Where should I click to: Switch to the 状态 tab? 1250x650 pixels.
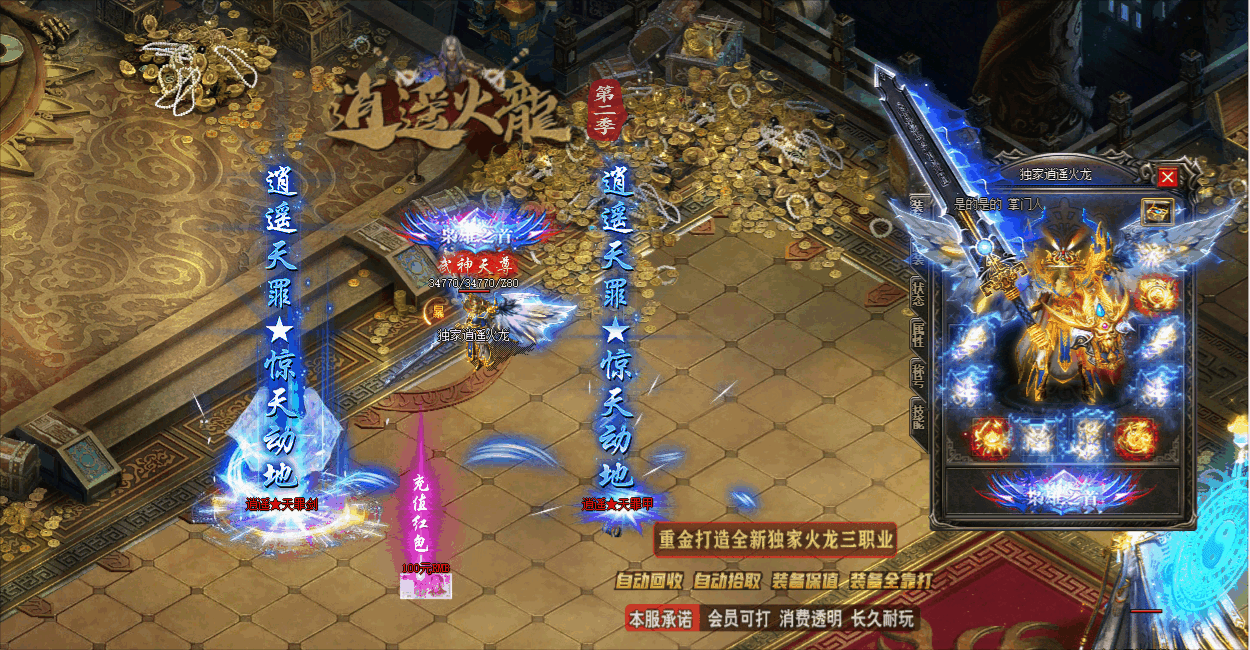pyautogui.click(x=917, y=291)
